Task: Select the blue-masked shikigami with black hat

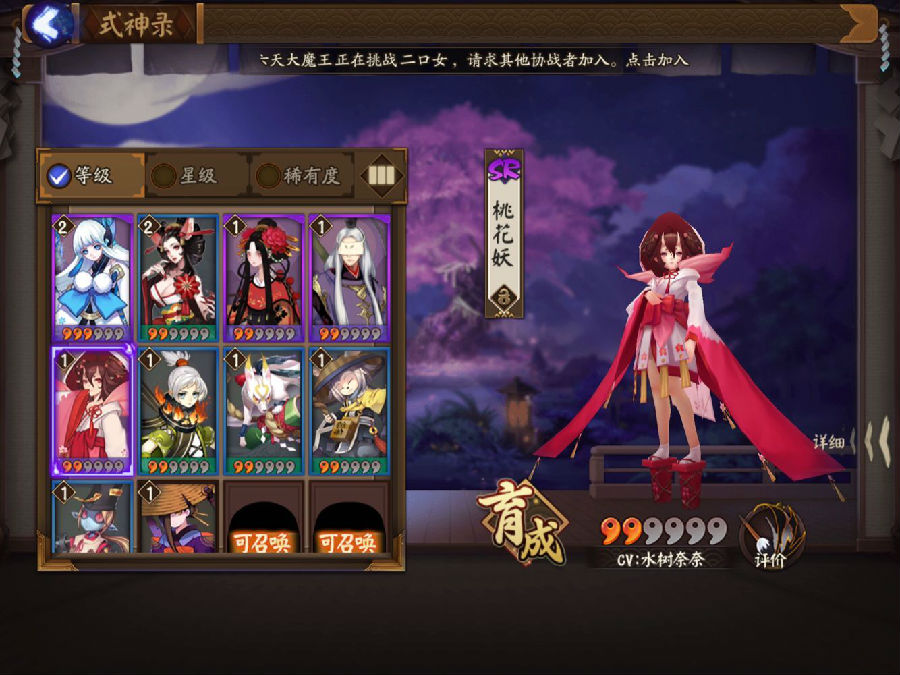Action: coord(93,518)
